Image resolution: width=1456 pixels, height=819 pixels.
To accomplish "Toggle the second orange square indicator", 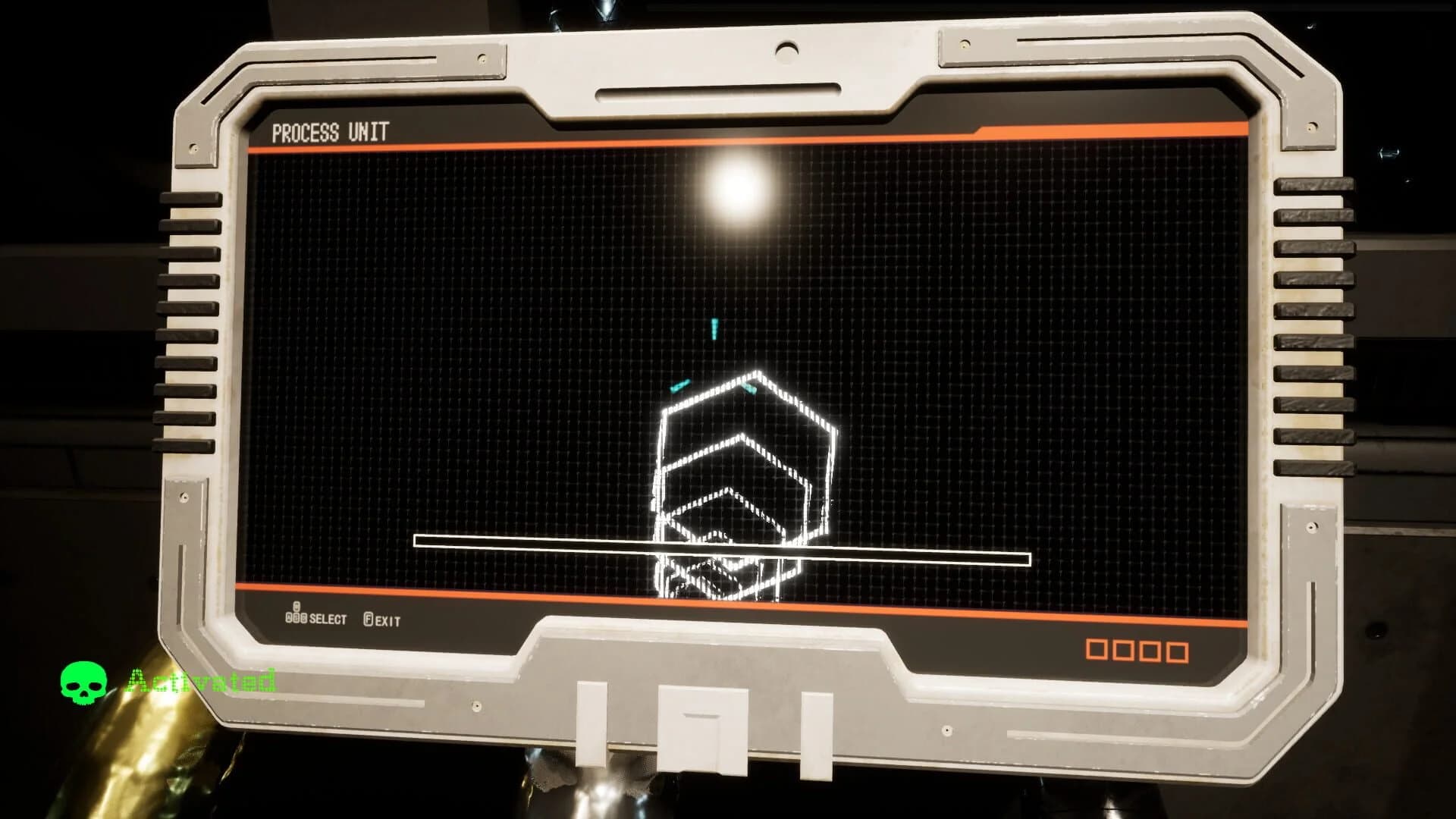I will coord(1123,649).
